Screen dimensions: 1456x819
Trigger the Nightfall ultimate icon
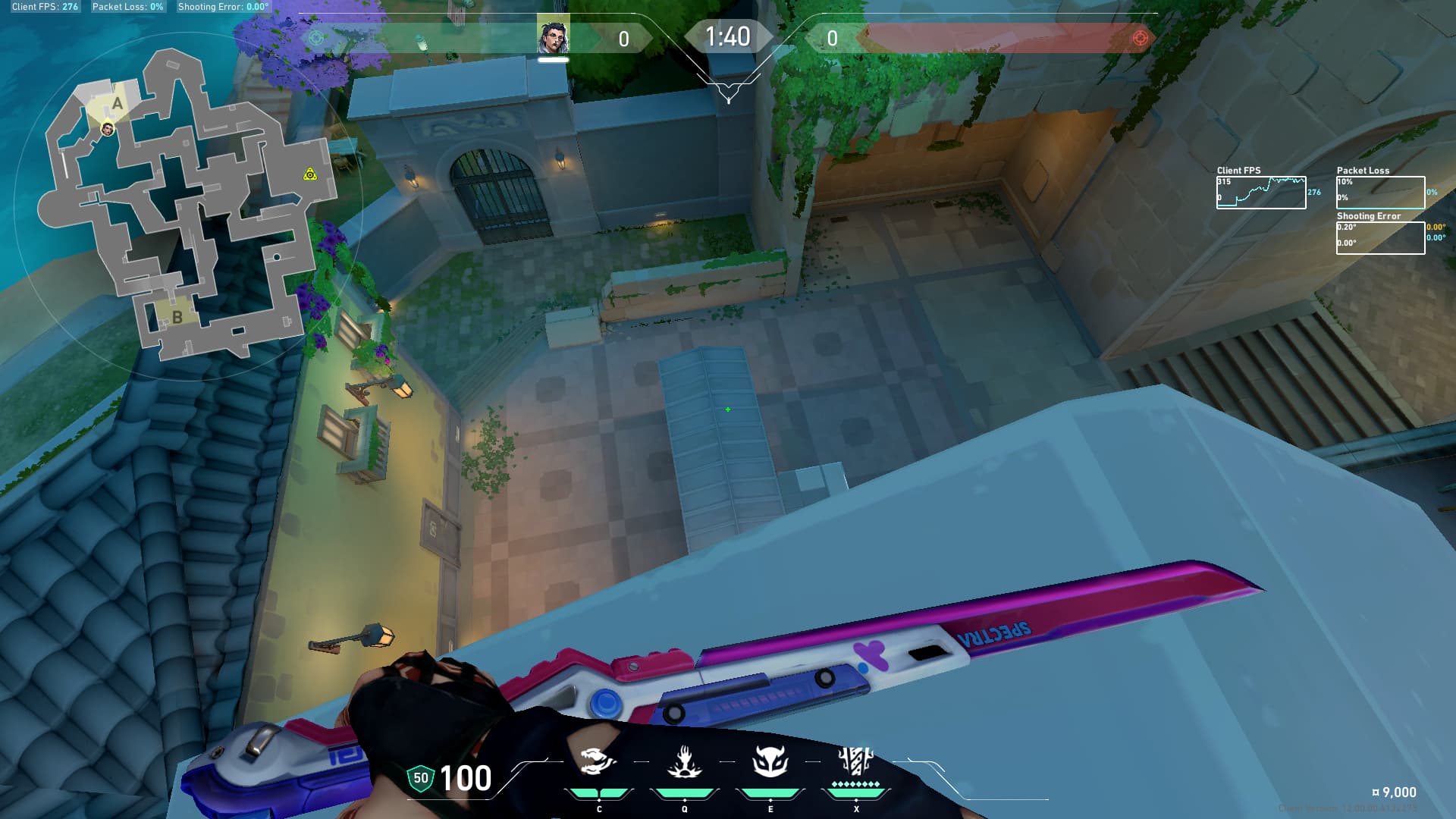pyautogui.click(x=855, y=761)
